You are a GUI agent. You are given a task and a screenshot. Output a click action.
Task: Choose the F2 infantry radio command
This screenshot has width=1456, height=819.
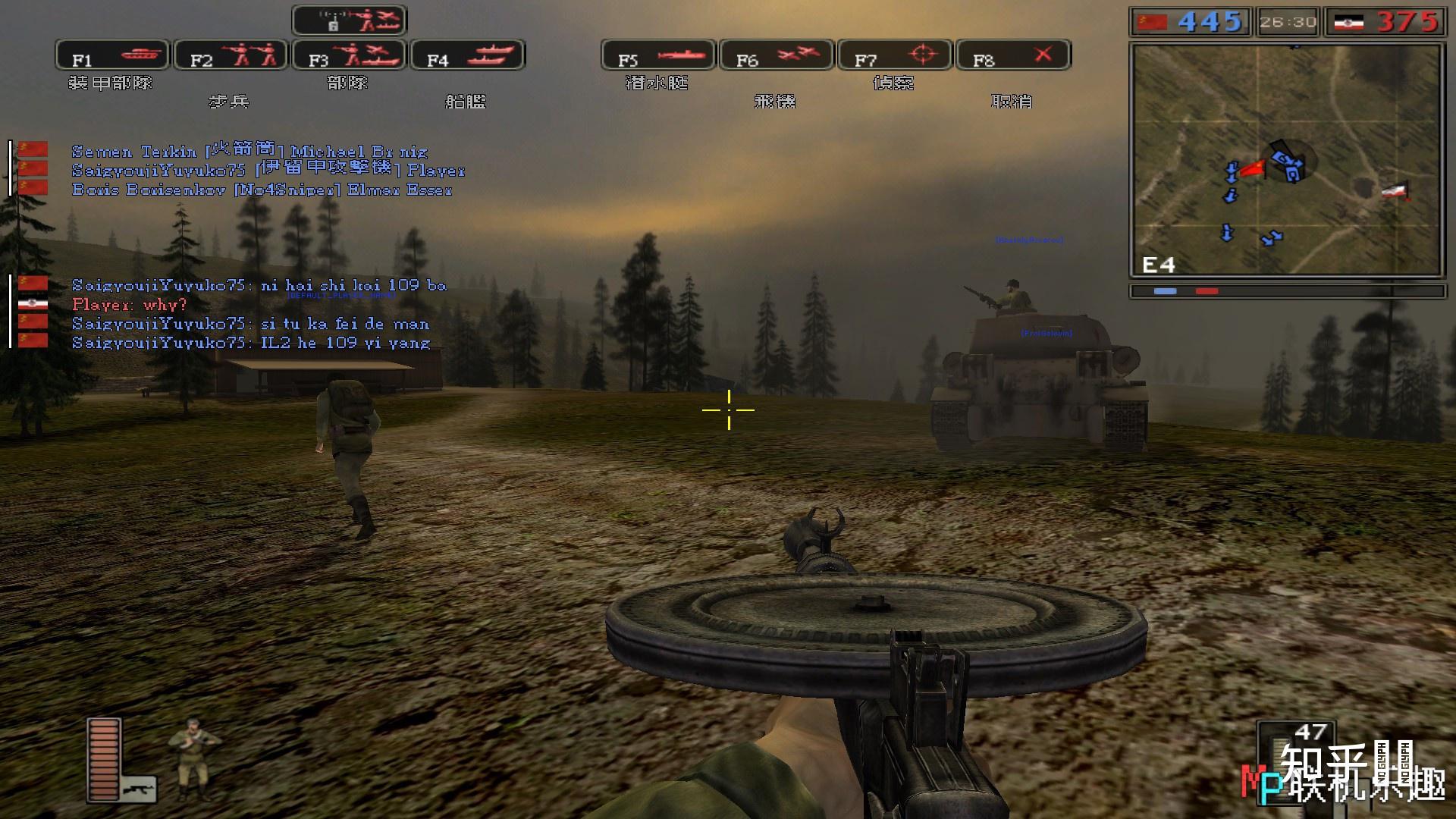[231, 56]
